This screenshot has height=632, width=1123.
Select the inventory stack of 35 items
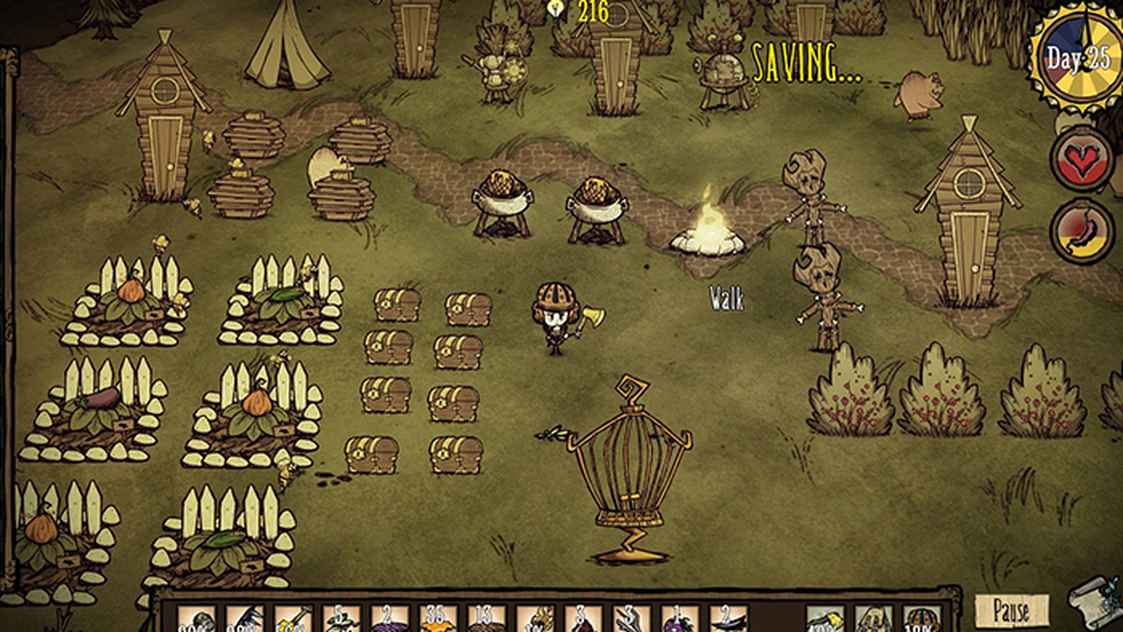[x=437, y=620]
